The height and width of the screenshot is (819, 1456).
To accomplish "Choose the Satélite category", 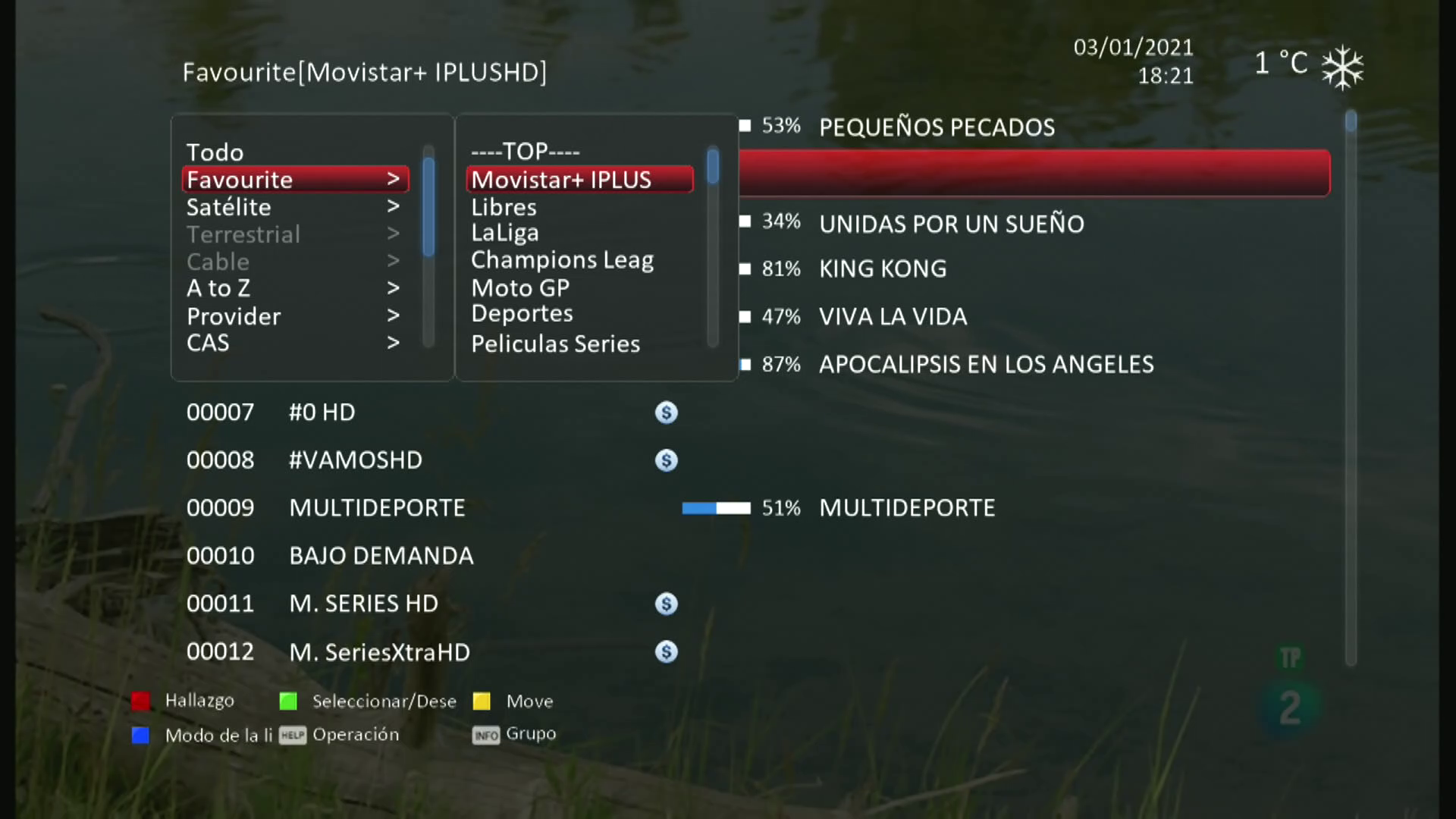I will click(x=228, y=207).
